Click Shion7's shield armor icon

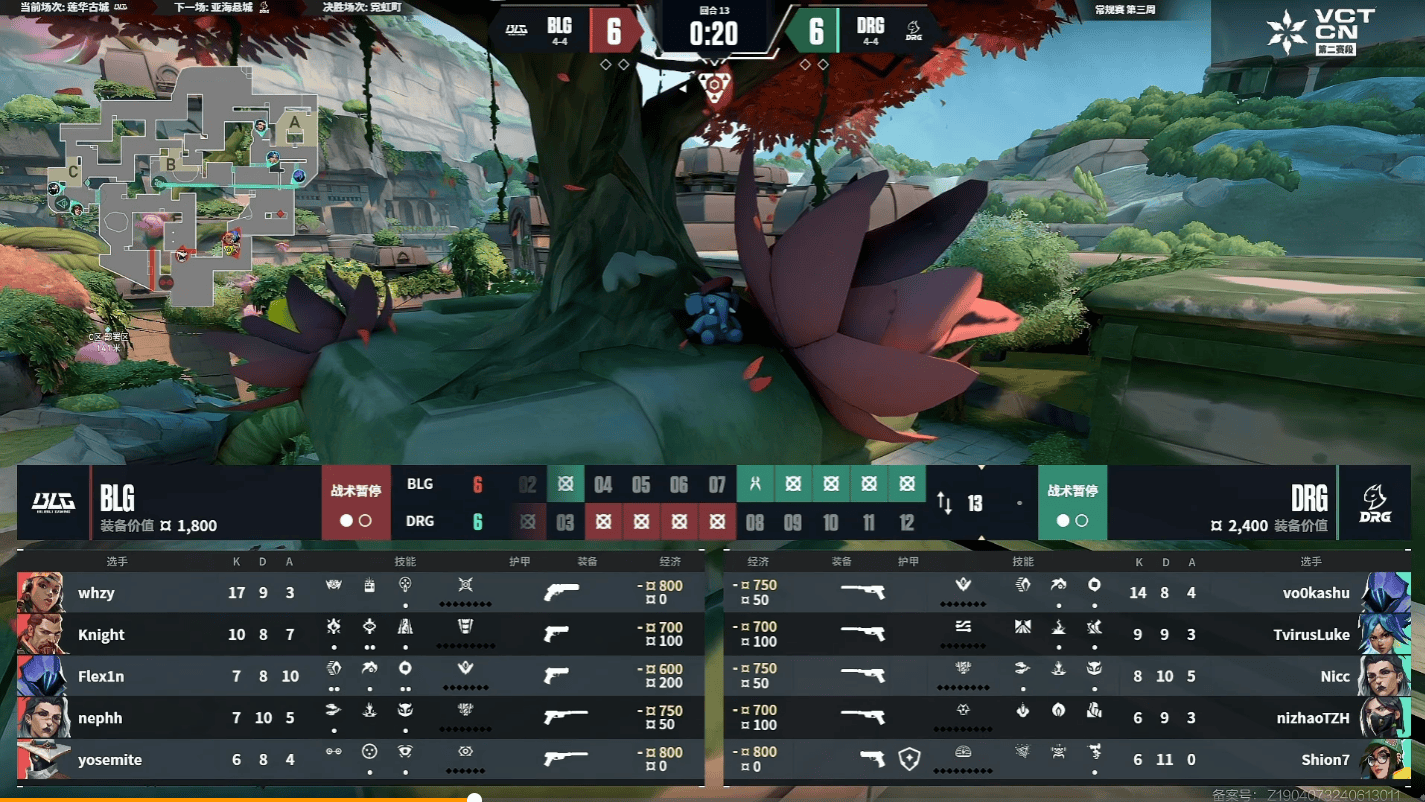click(x=908, y=759)
